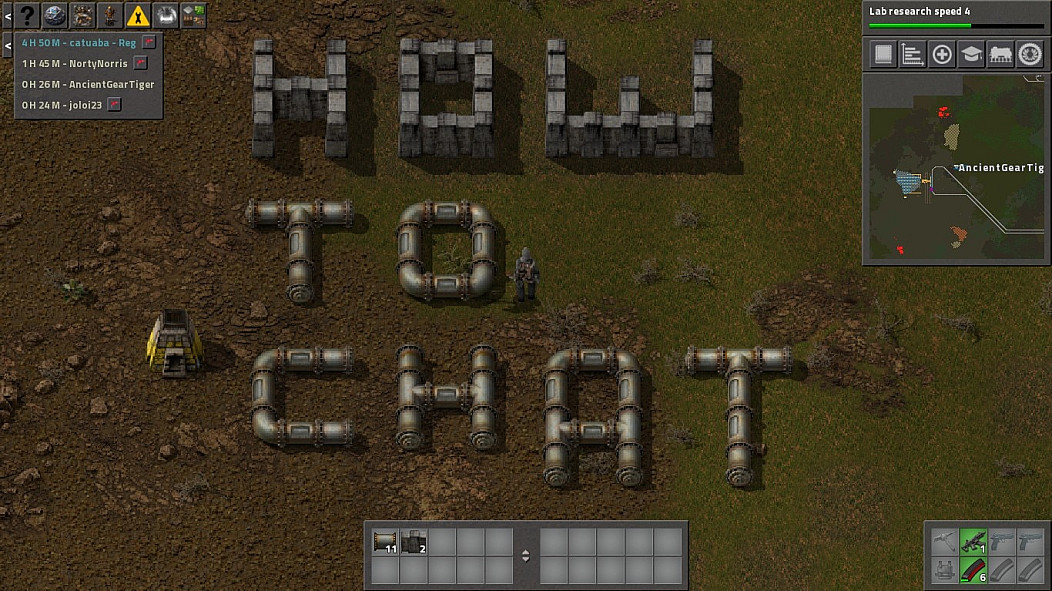
Task: Open the Lab research speed 4 panel
Action: click(x=955, y=17)
